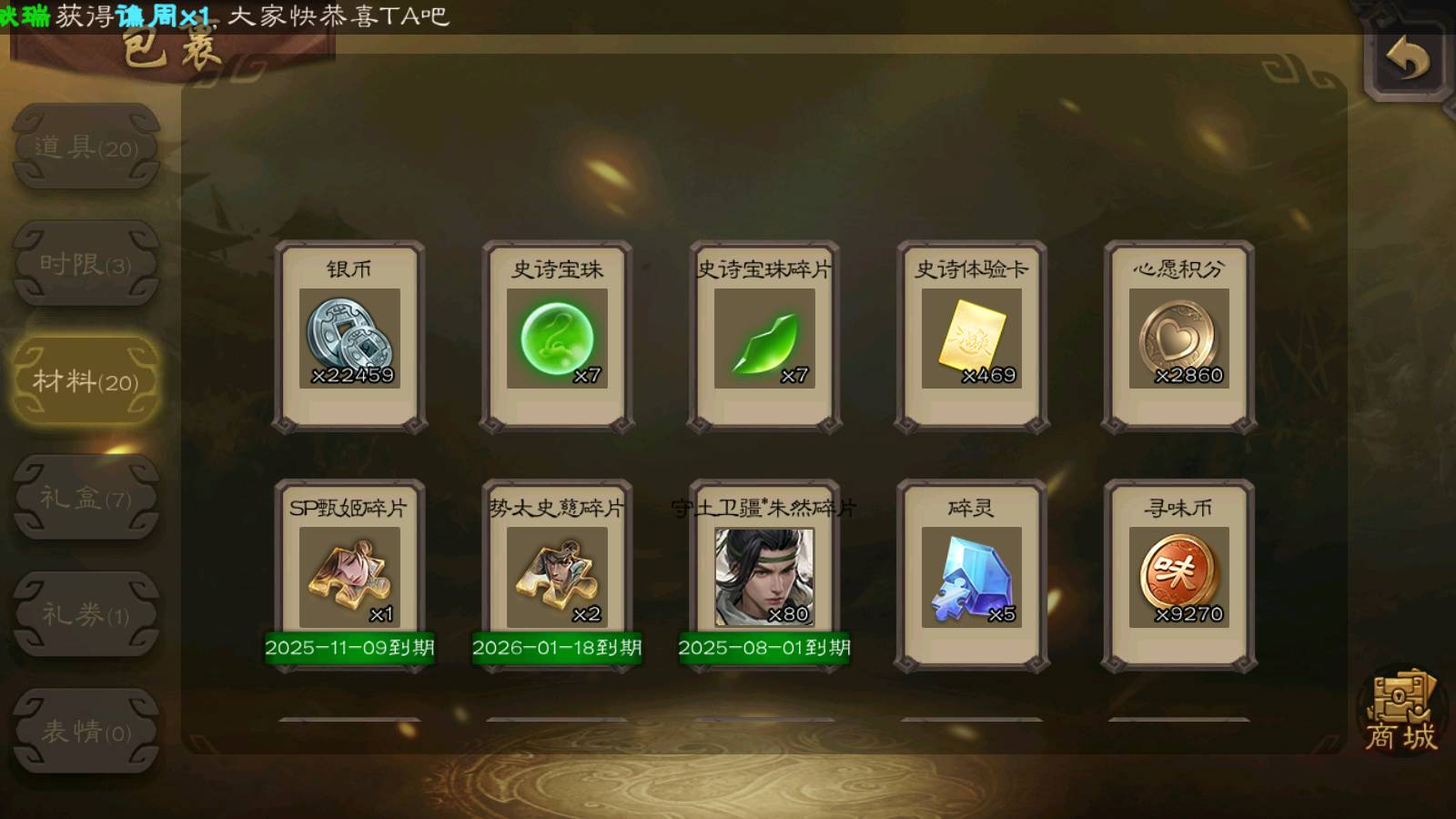Choose the SP甄姬碎片 puzzle piece

click(349, 577)
